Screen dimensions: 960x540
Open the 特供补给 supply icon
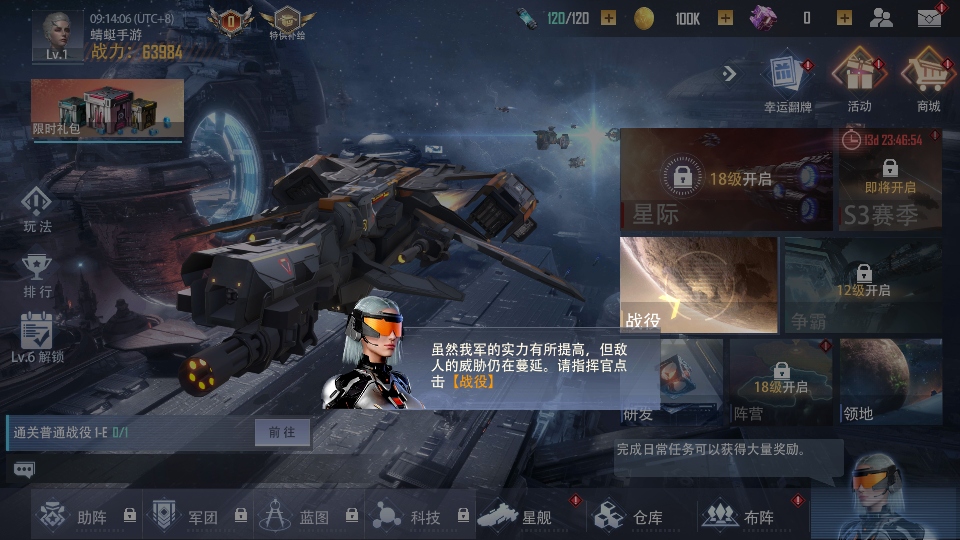point(286,22)
